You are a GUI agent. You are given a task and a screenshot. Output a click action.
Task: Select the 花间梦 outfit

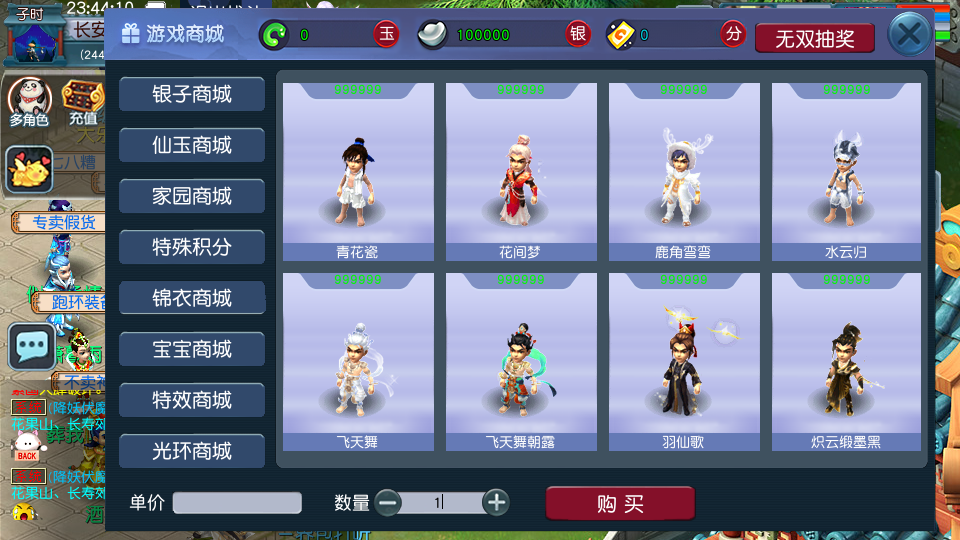[521, 172]
